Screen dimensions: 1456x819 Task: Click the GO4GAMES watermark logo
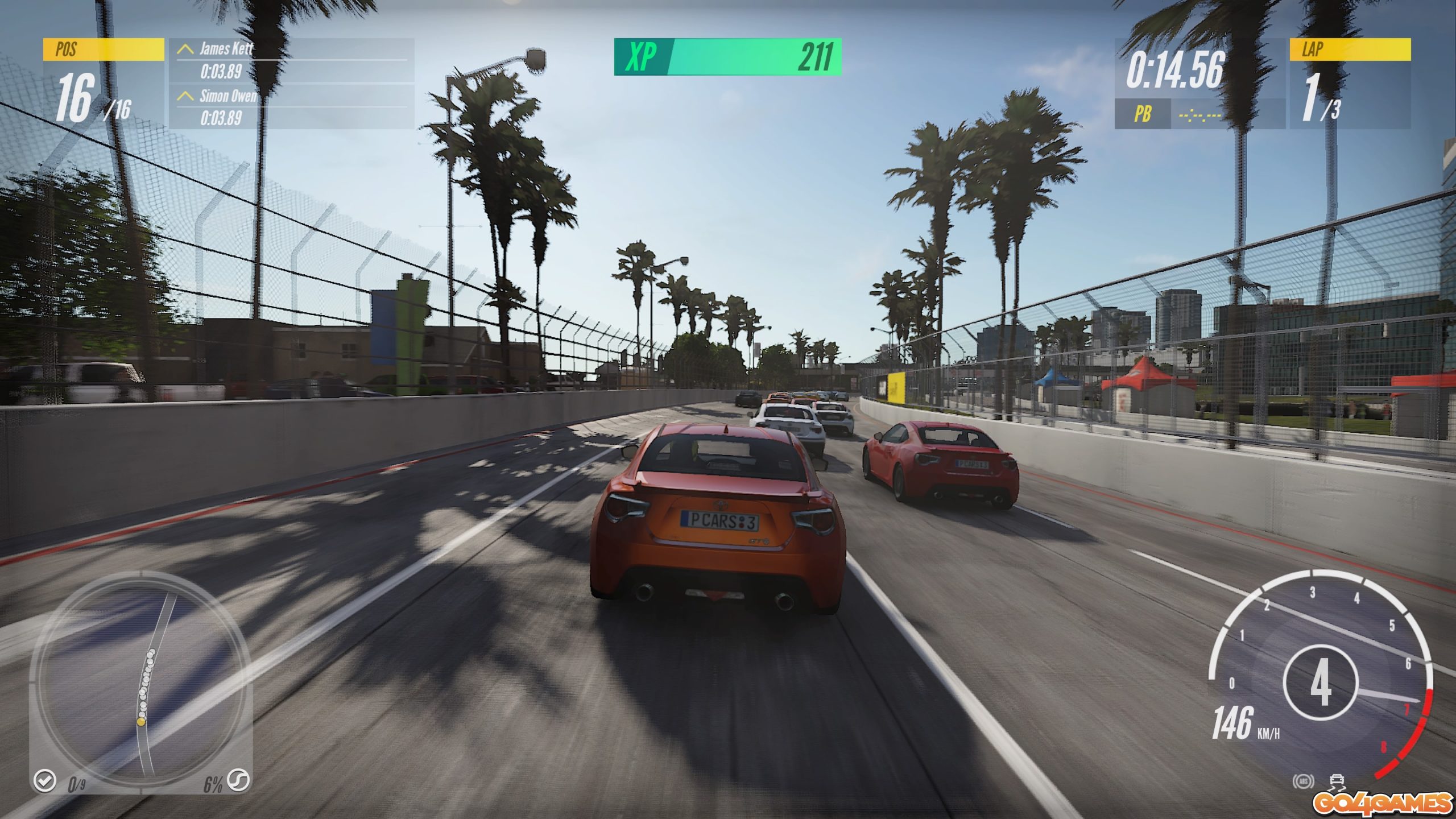tap(1382, 804)
